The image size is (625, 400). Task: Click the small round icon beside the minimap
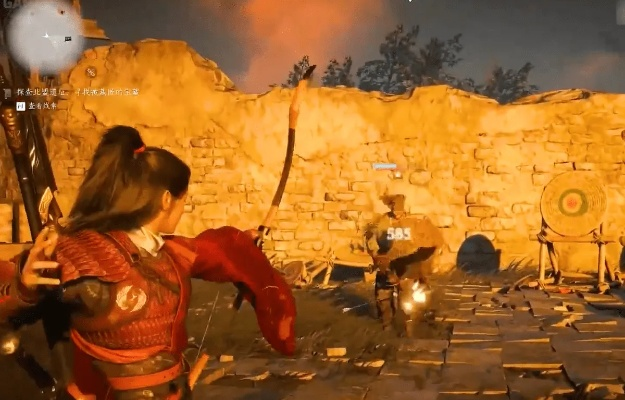tap(91, 71)
